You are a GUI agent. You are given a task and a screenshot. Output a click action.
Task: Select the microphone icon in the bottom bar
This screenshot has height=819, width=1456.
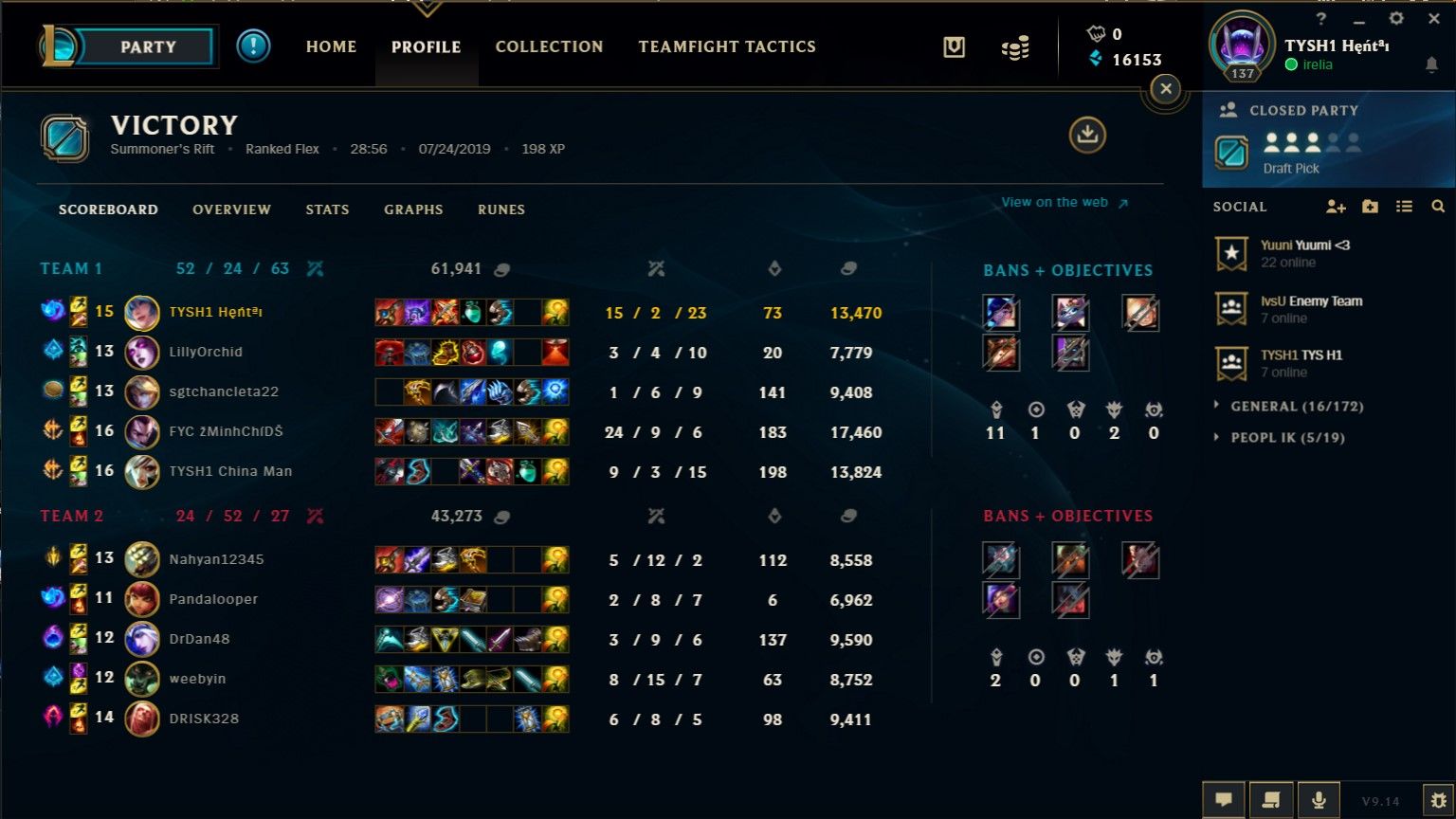pyautogui.click(x=1319, y=798)
